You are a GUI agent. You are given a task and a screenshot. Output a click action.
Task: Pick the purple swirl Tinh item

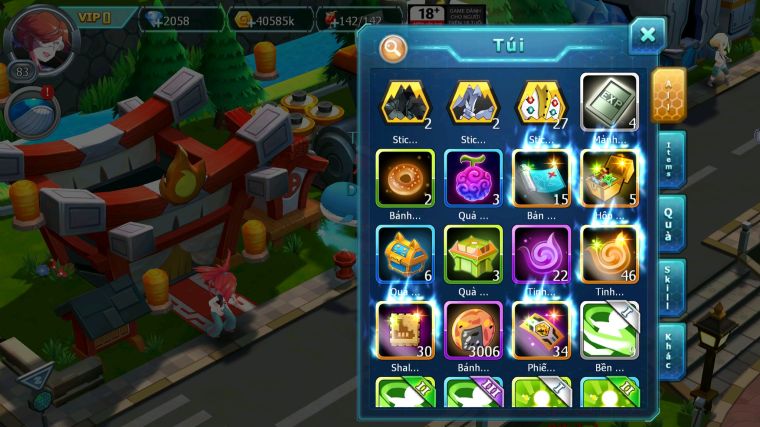tap(541, 254)
